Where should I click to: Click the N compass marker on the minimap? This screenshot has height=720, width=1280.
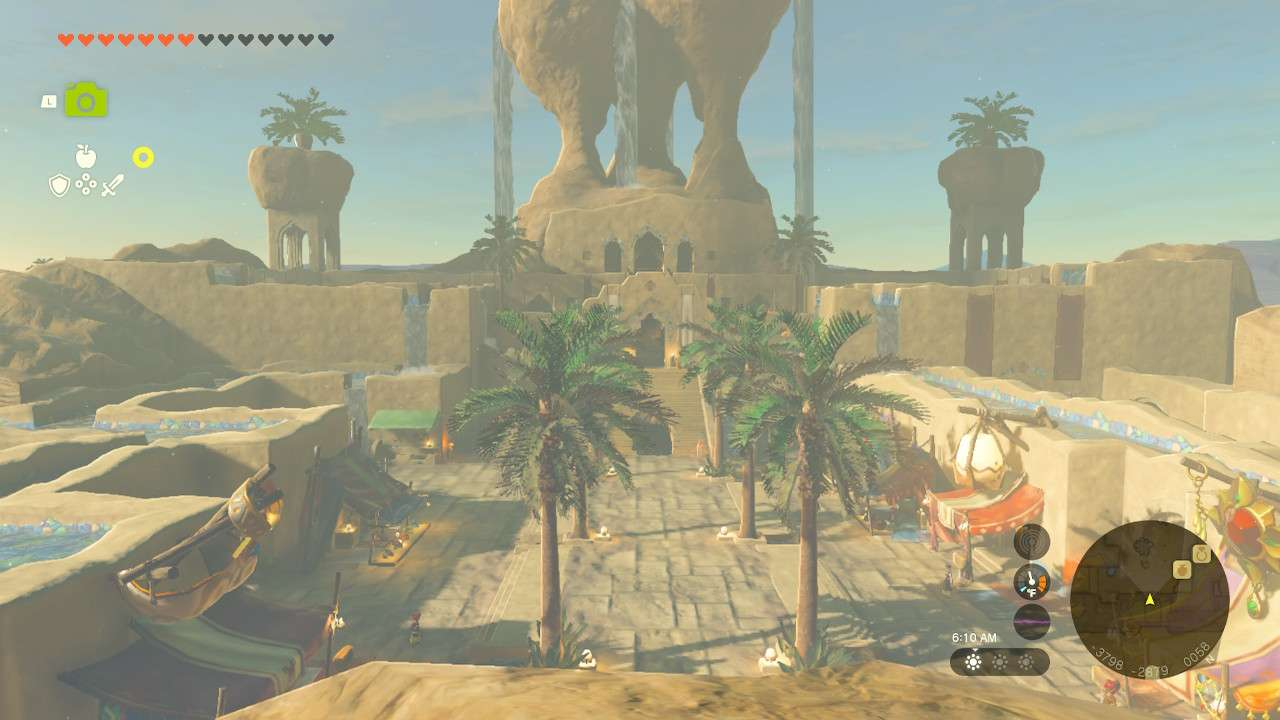[1209, 659]
